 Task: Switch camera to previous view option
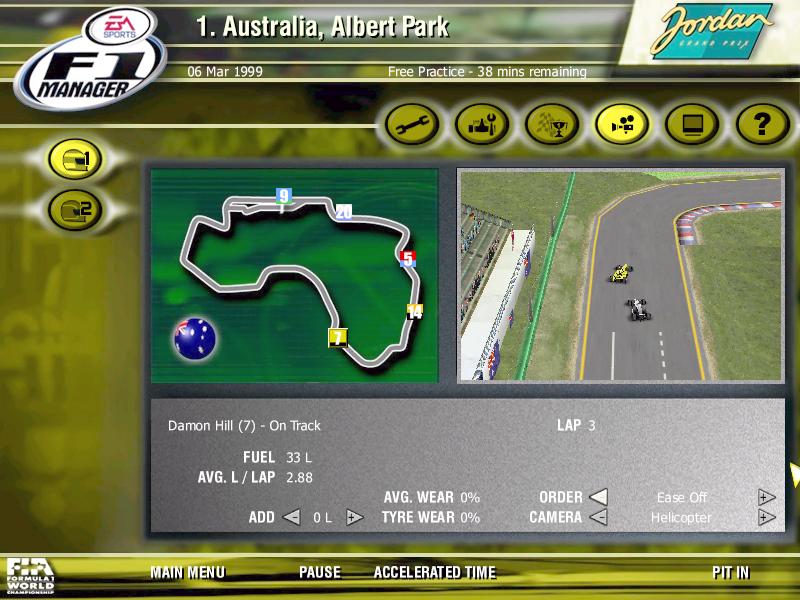[x=597, y=517]
